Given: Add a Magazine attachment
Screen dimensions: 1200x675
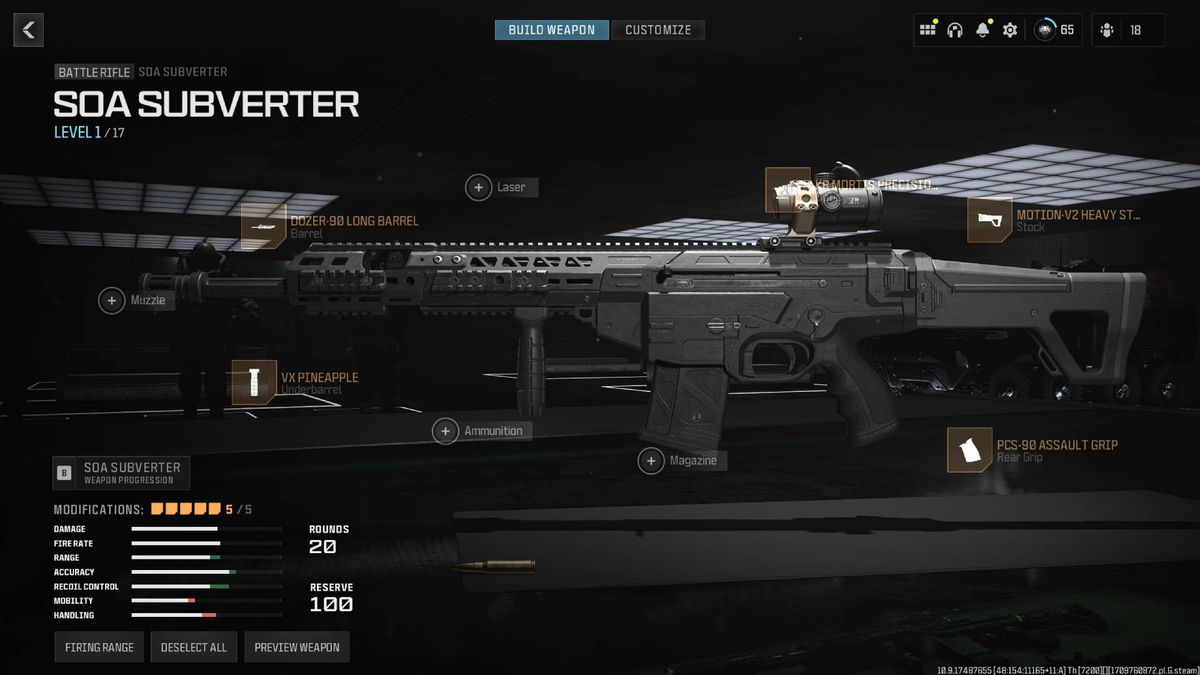Looking at the screenshot, I should coord(651,461).
